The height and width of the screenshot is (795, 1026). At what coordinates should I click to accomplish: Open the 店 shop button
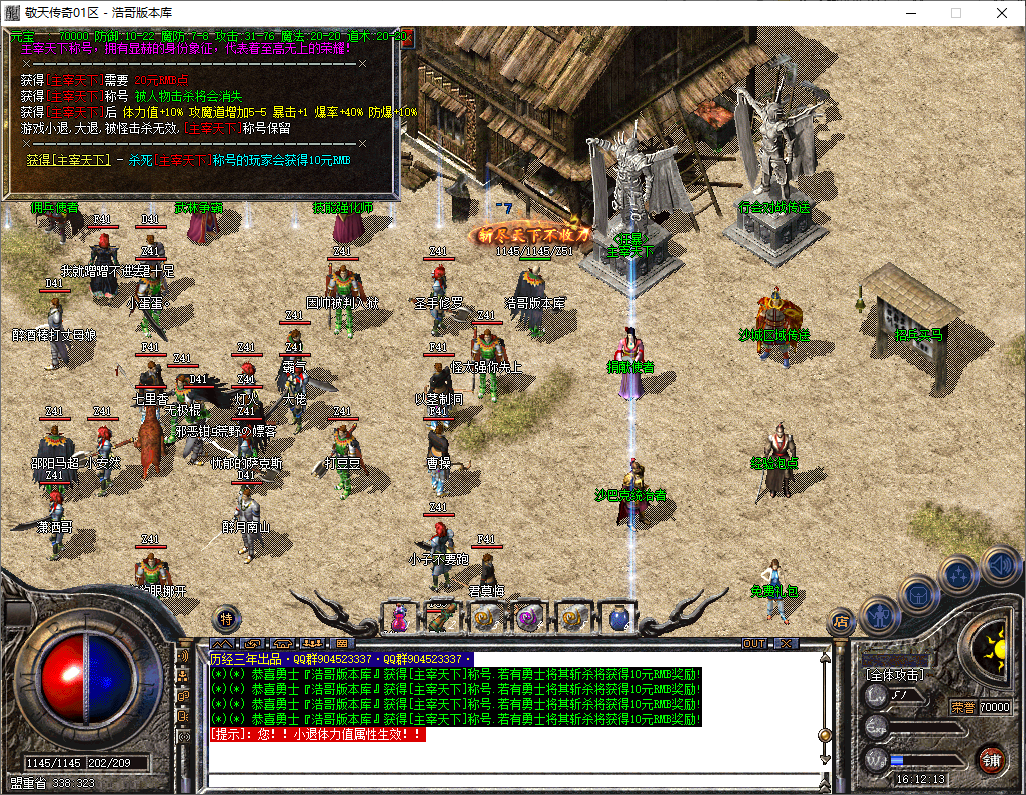841,622
